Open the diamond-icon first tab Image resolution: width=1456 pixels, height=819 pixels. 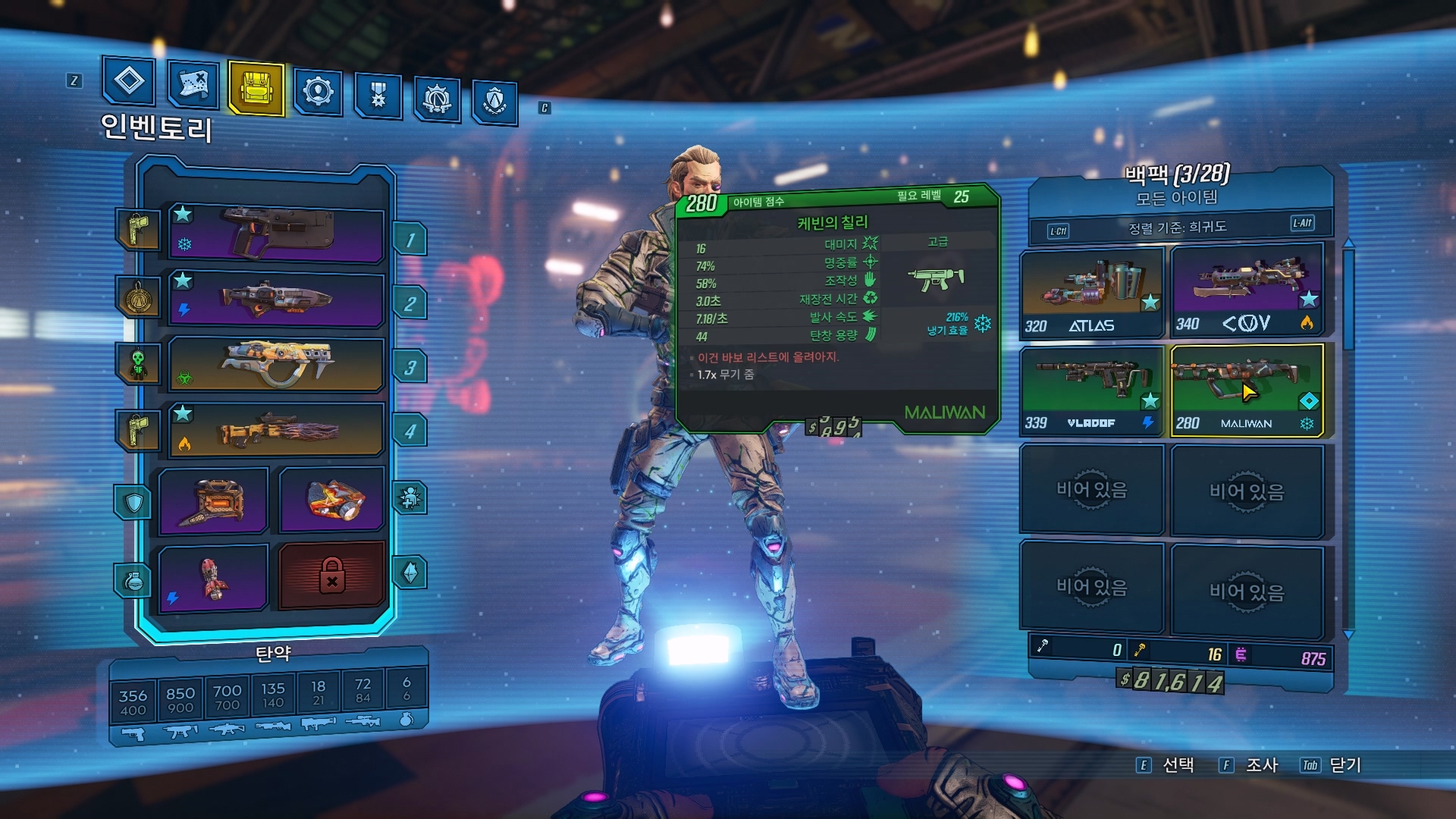click(129, 80)
